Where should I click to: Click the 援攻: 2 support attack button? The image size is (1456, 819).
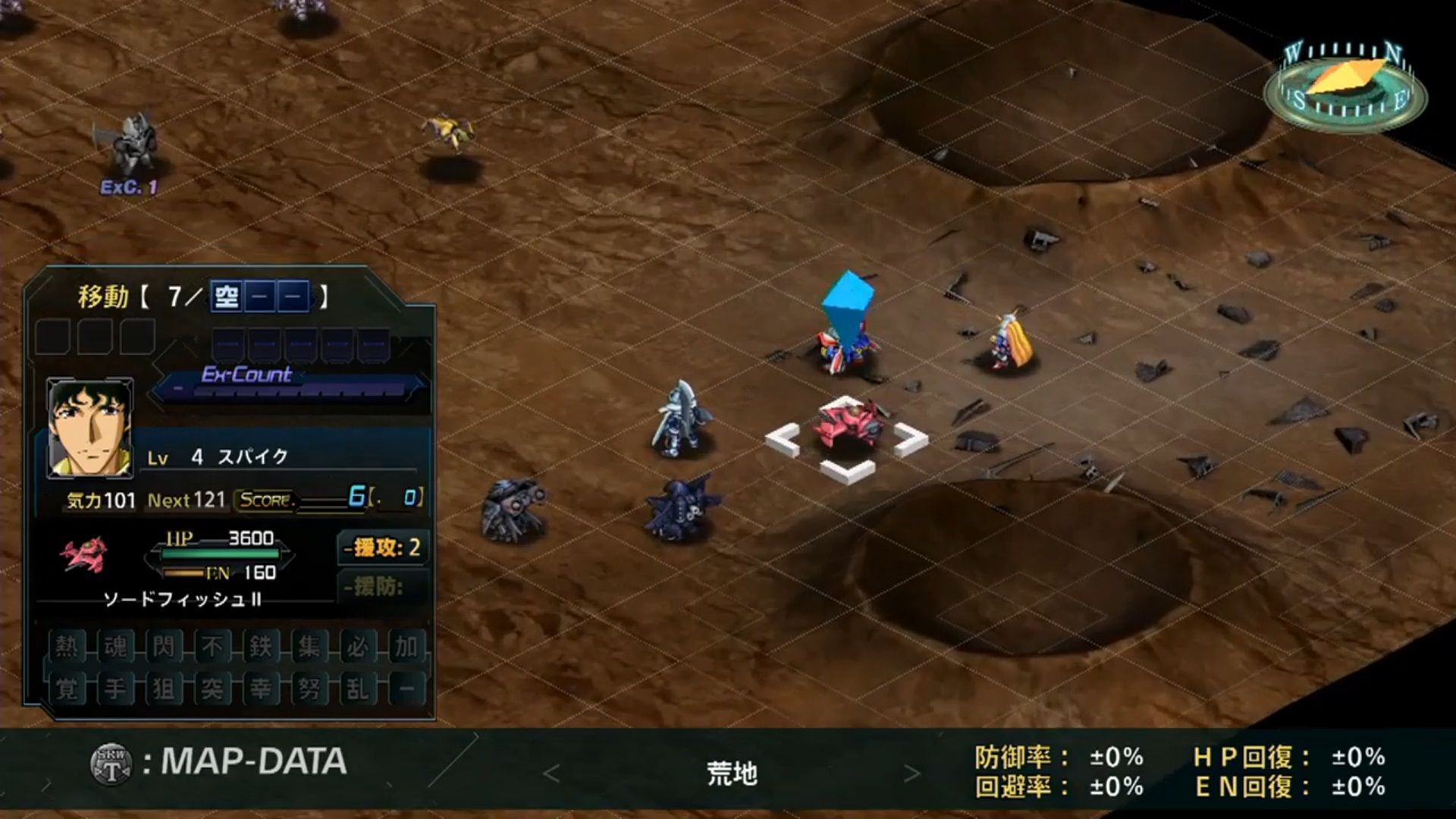[381, 546]
